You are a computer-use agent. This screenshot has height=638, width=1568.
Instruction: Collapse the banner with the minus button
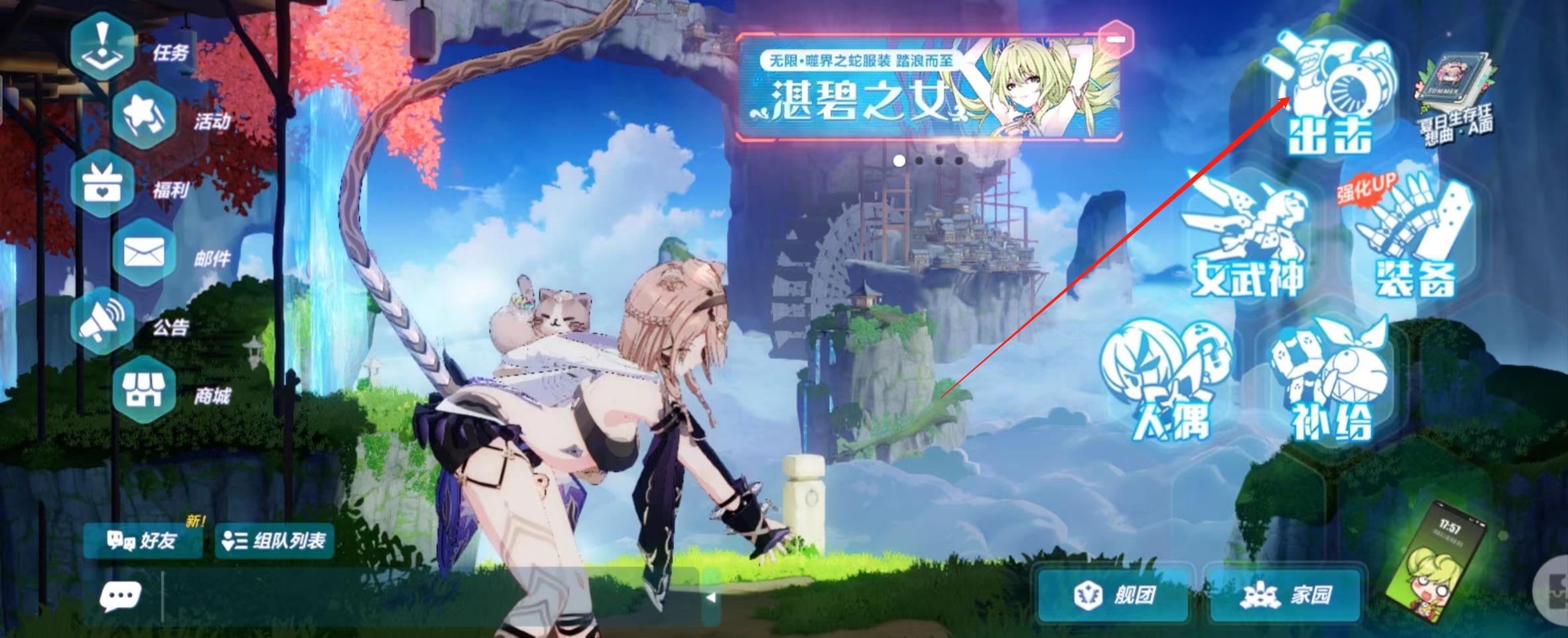pyautogui.click(x=1116, y=38)
